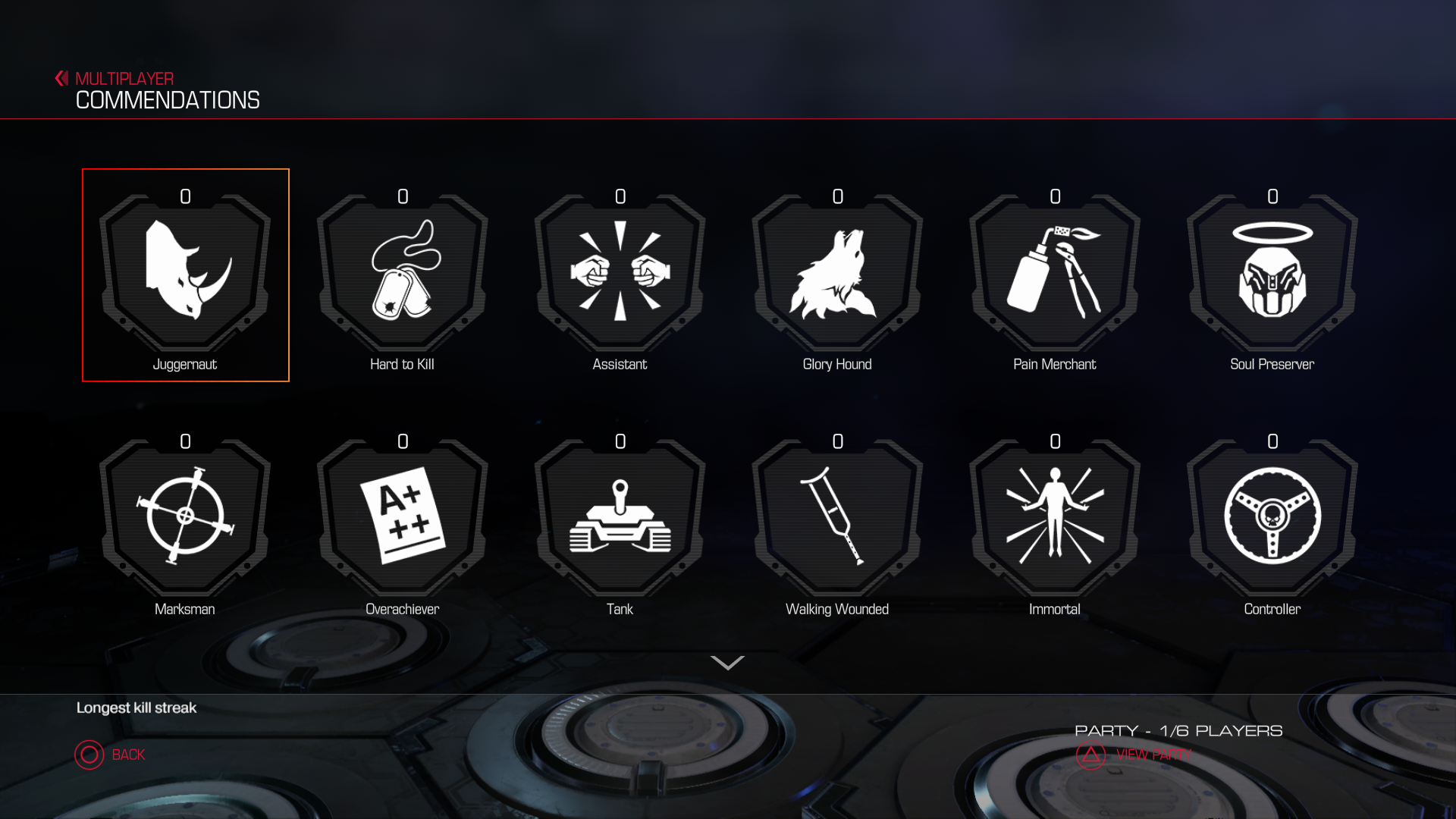Select the Juggernaut rhino commendation
The width and height of the screenshot is (1456, 819).
tap(185, 273)
